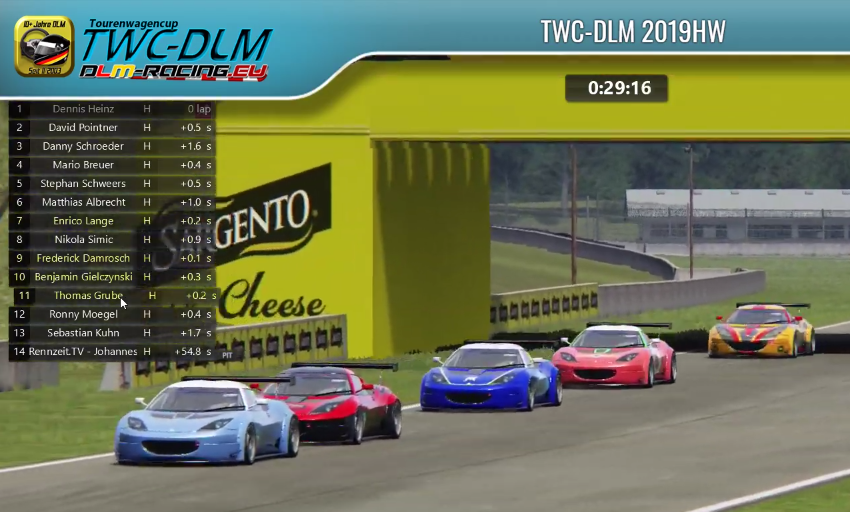Pick Sebastian Kuhn's leaderboard row
850x512 pixels.
pyautogui.click(x=83, y=333)
